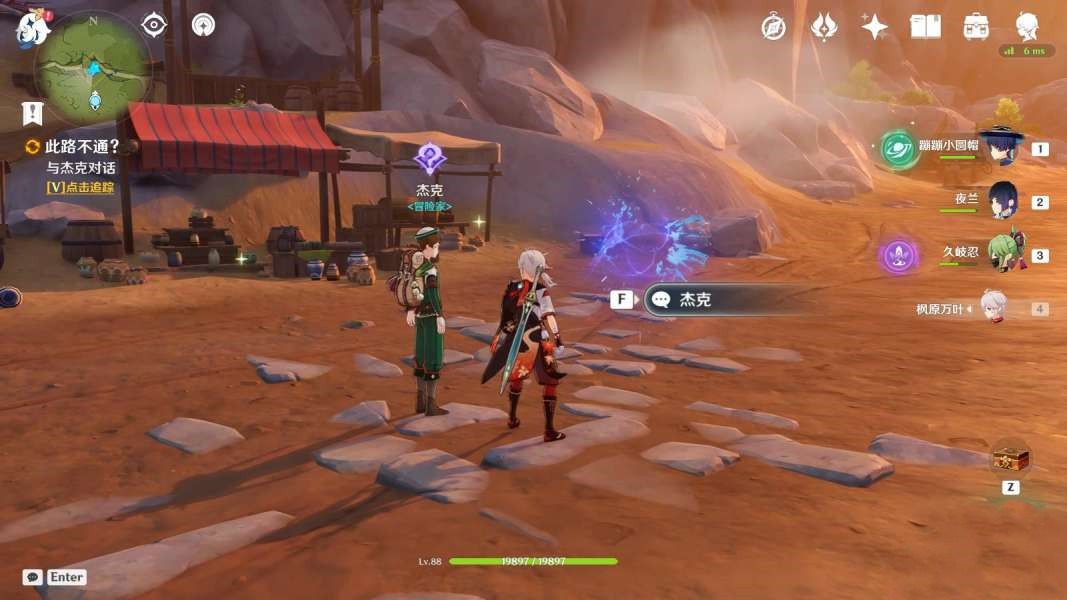The height and width of the screenshot is (600, 1067).
Task: Use the treasure chest gadget icon
Action: point(1010,459)
